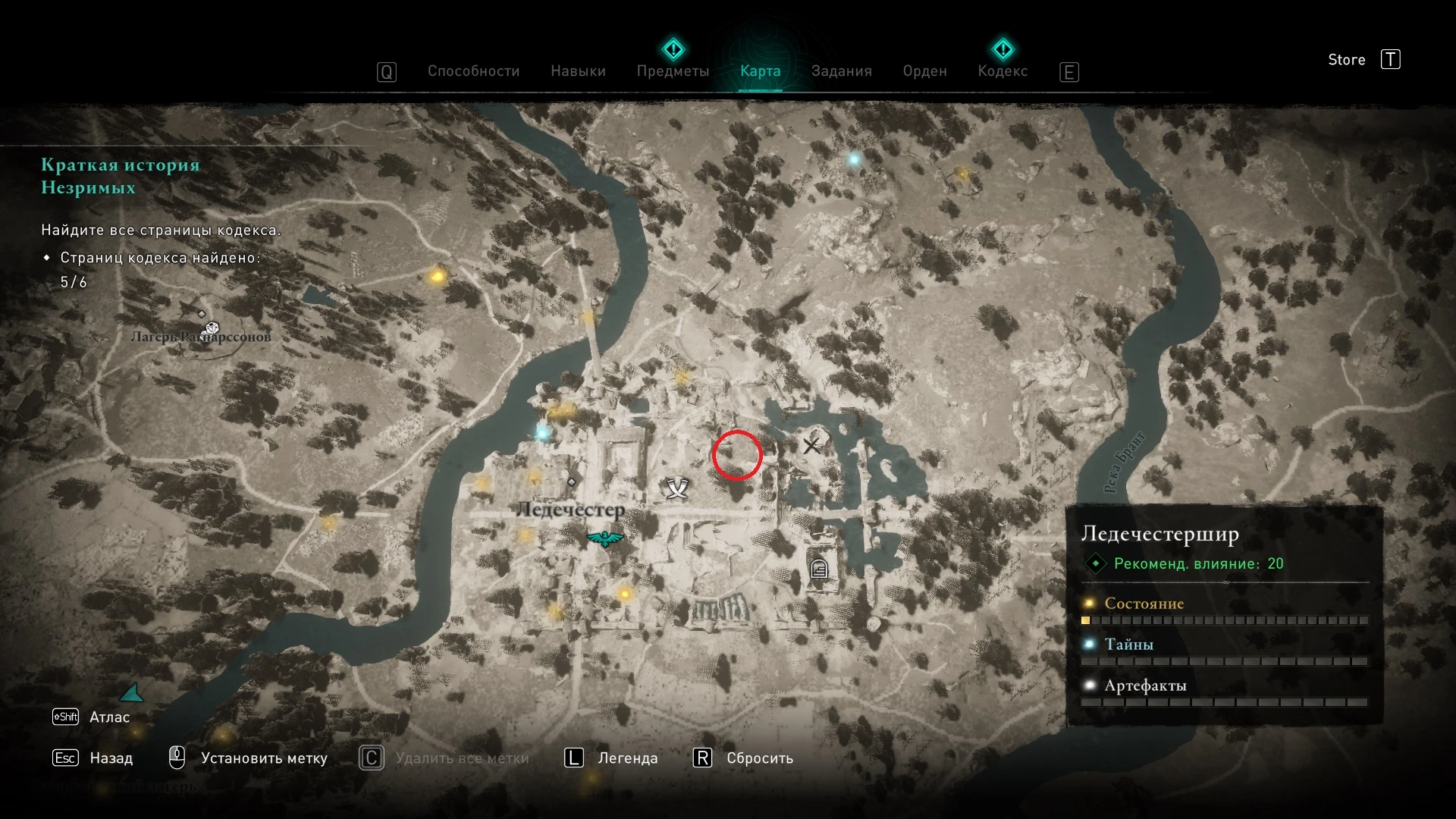Select the raven settlement icon at Ледечестер
1456x819 pixels.
point(604,539)
